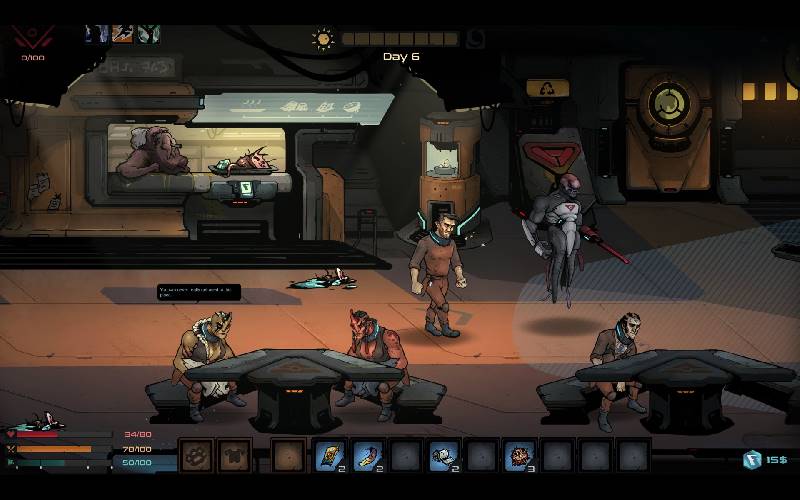Choose the brown spiky item stack of three

[519, 456]
